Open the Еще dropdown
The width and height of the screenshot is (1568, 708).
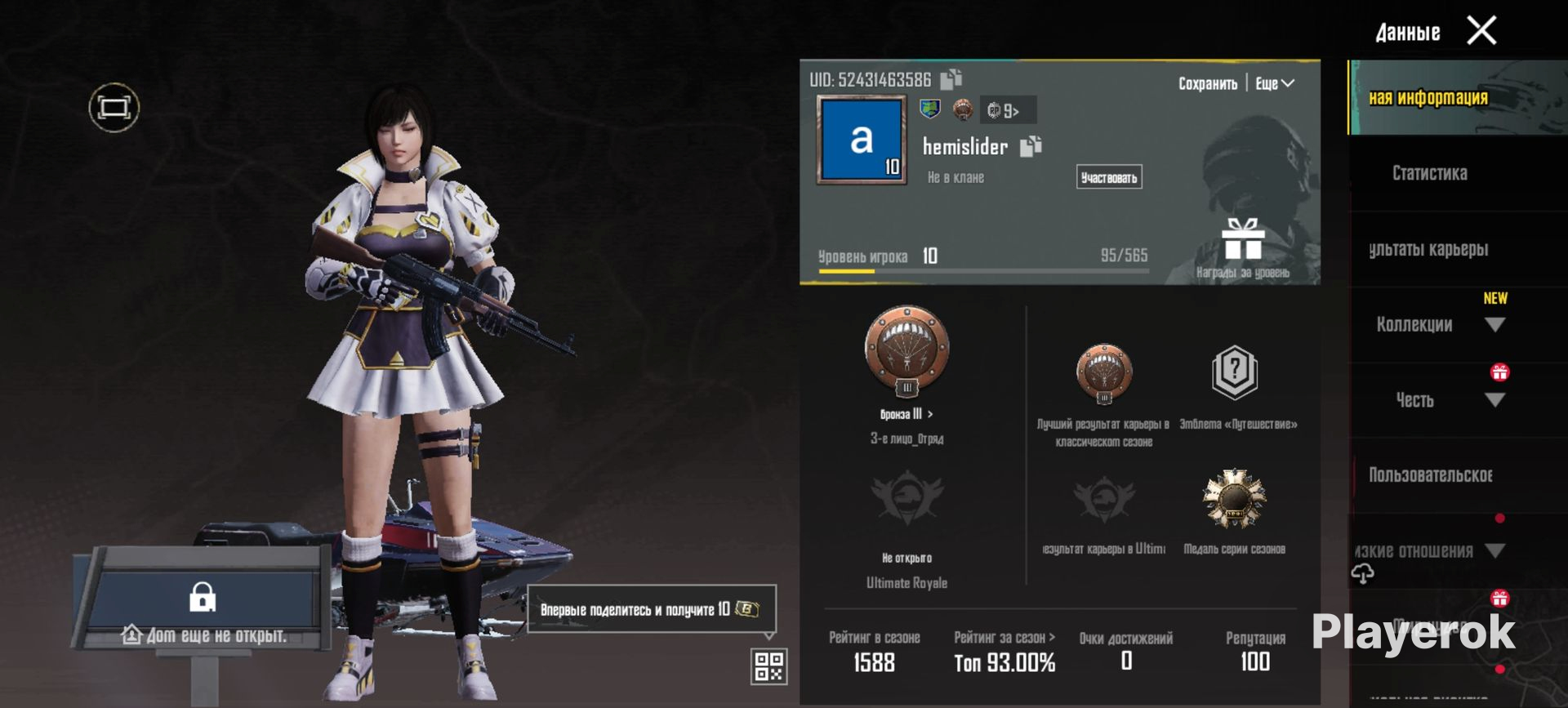[1274, 83]
